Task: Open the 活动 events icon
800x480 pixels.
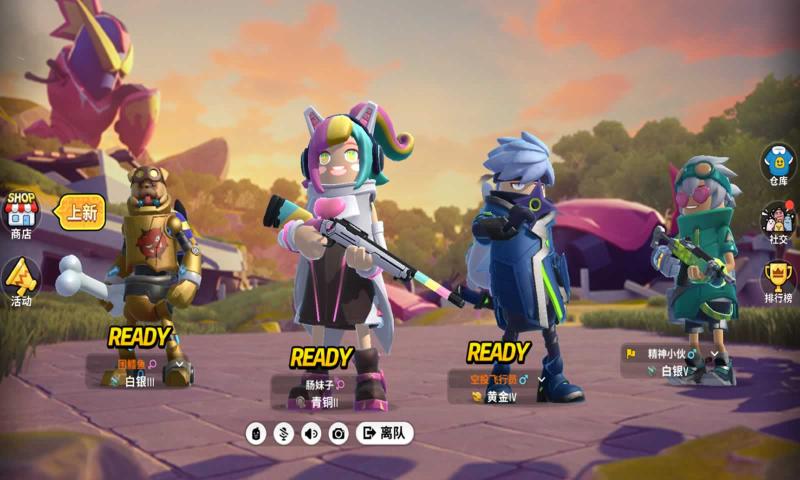Action: (21, 281)
